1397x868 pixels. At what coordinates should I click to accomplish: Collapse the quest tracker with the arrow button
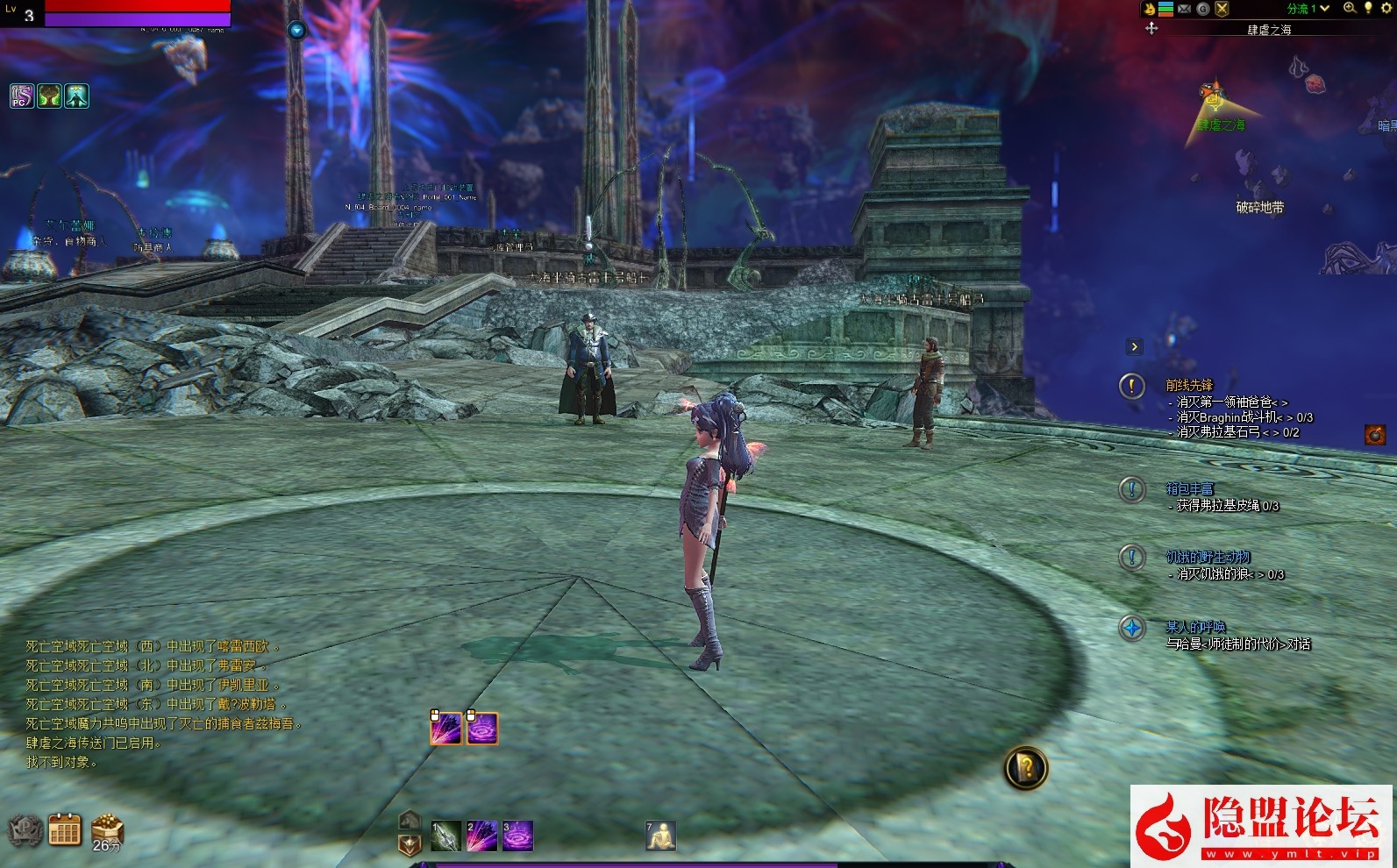1134,346
